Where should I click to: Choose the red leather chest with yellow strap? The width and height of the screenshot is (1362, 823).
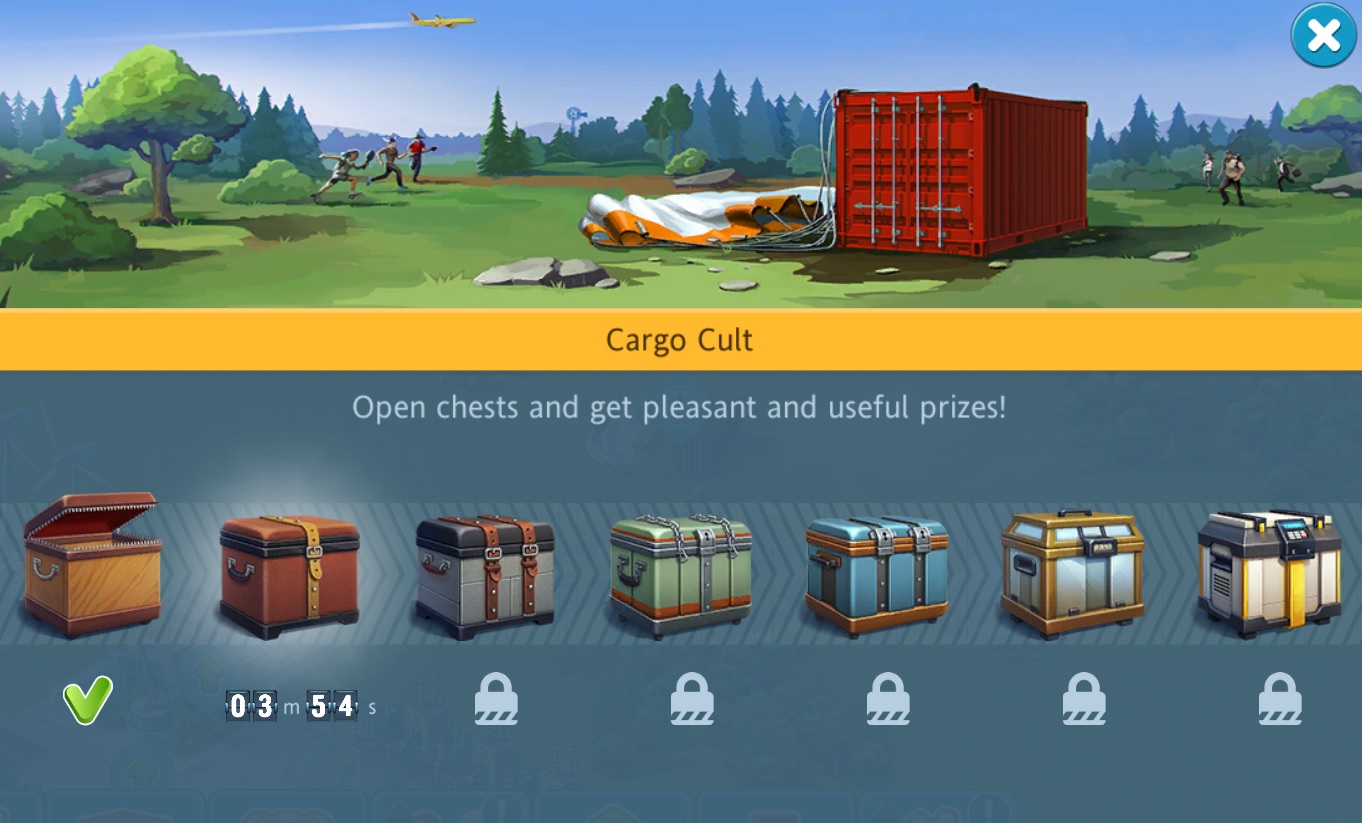[x=289, y=576]
